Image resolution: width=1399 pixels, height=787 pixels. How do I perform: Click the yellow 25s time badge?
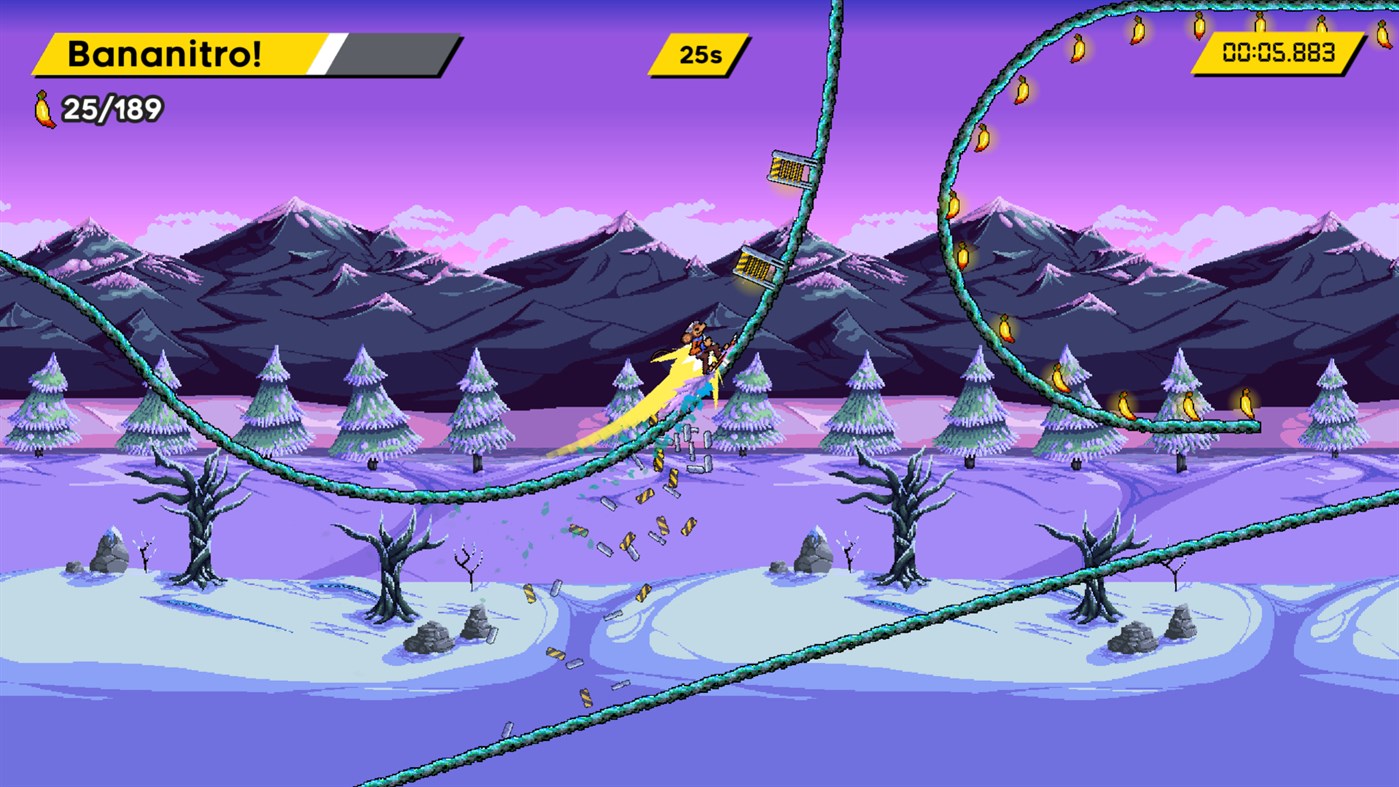click(700, 54)
